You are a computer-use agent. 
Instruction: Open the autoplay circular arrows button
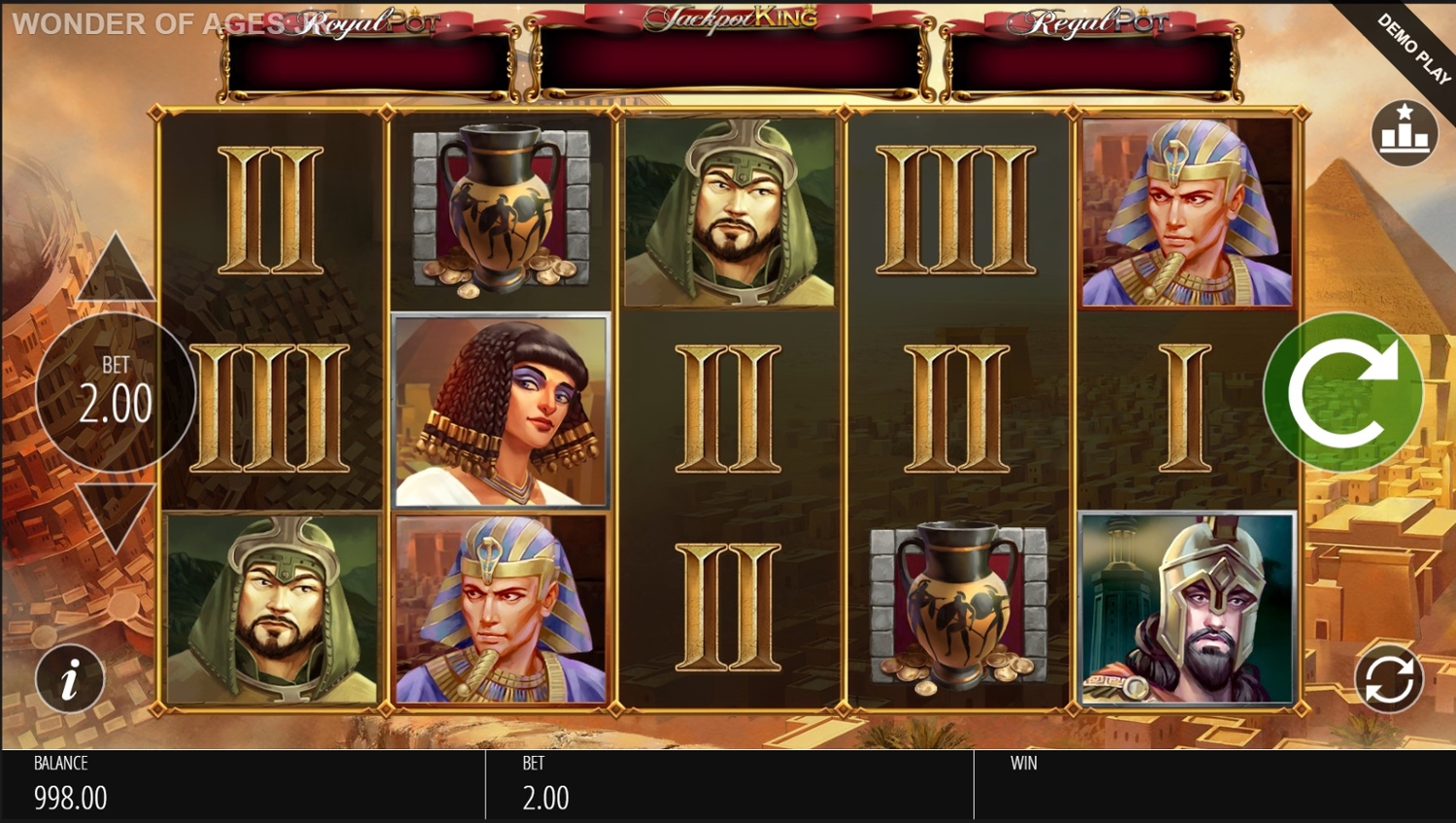[x=1389, y=678]
